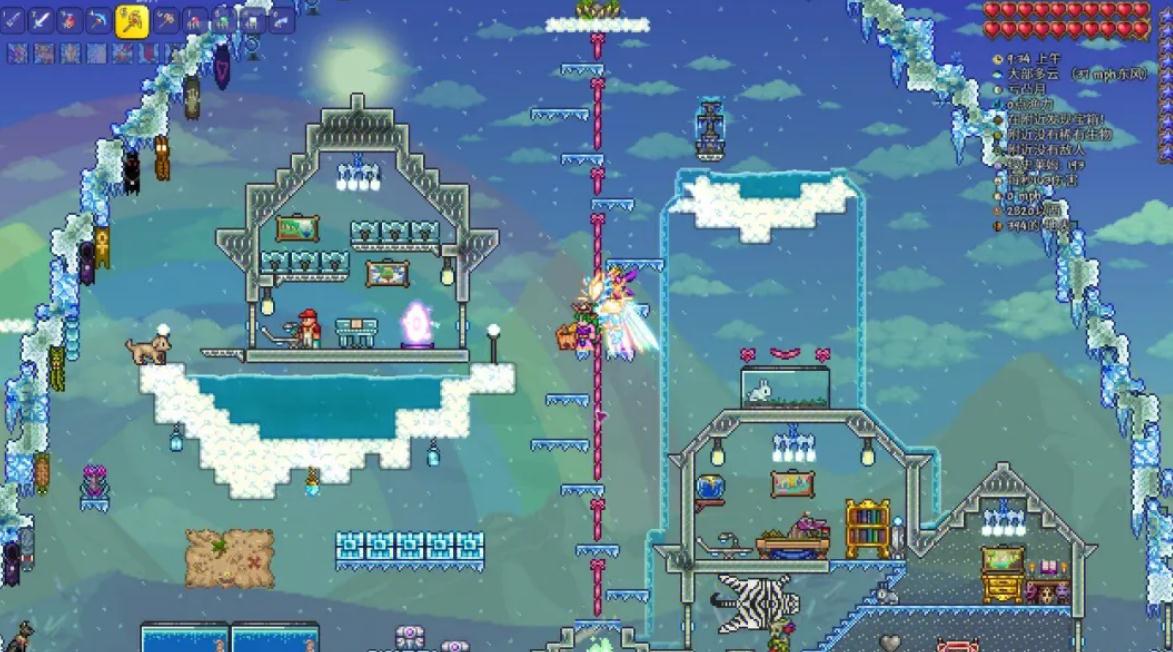Viewport: 1173px width, 652px height.
Task: Select the red jellyfish-like item in the hotbar
Action: coord(195,20)
